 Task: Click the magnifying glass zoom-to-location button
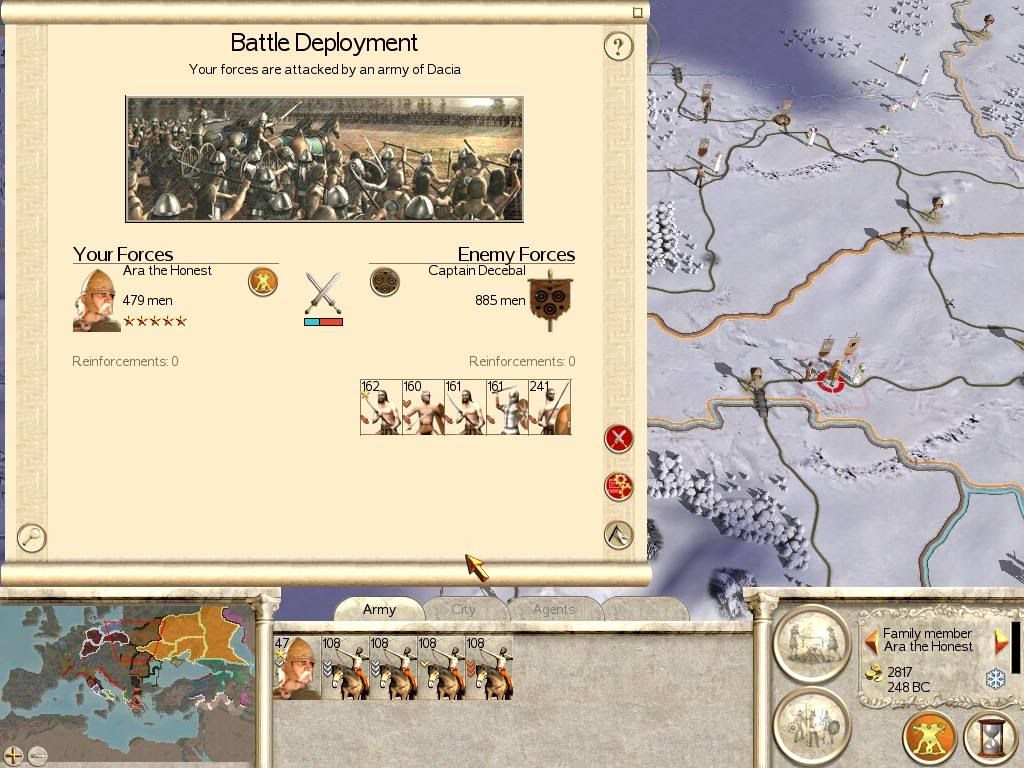click(x=32, y=538)
